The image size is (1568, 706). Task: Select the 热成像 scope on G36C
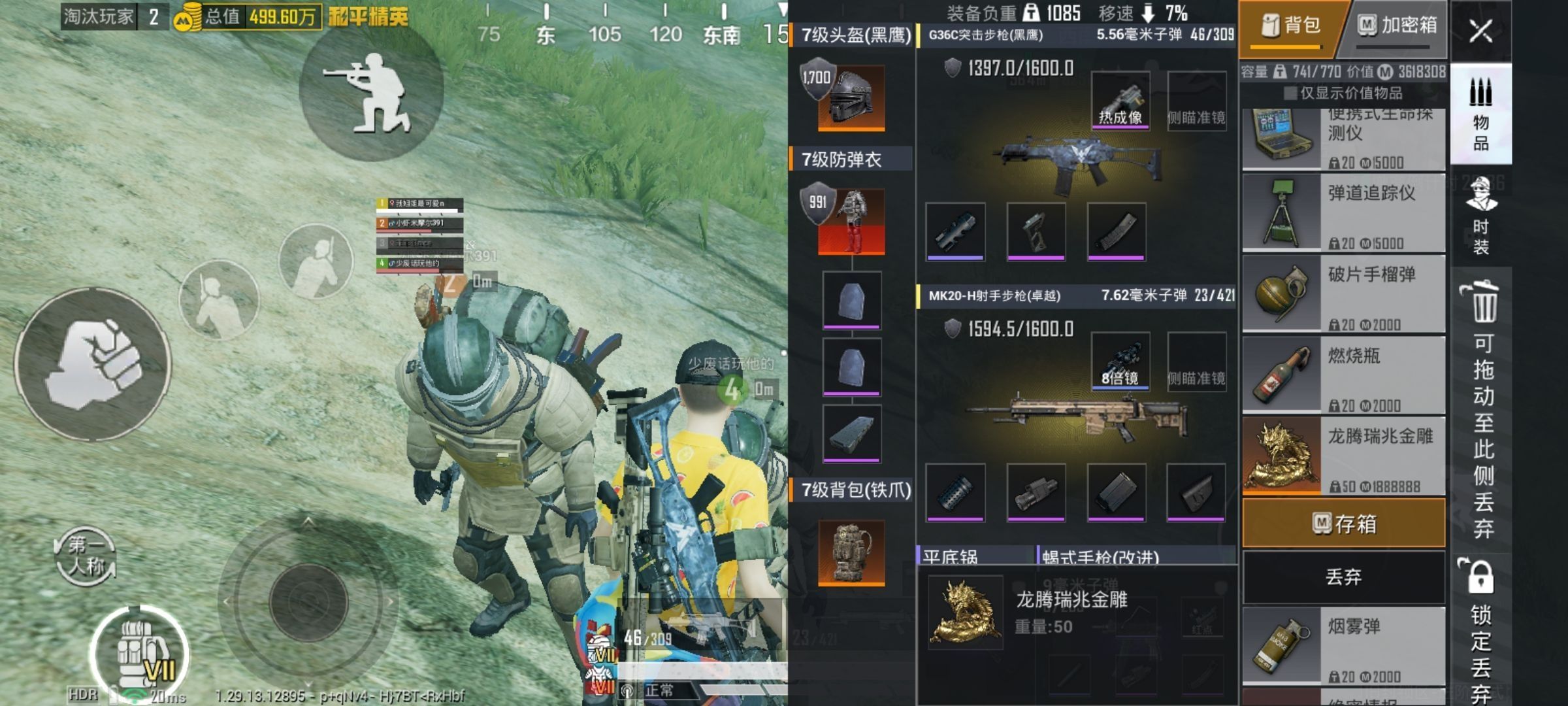click(1120, 101)
